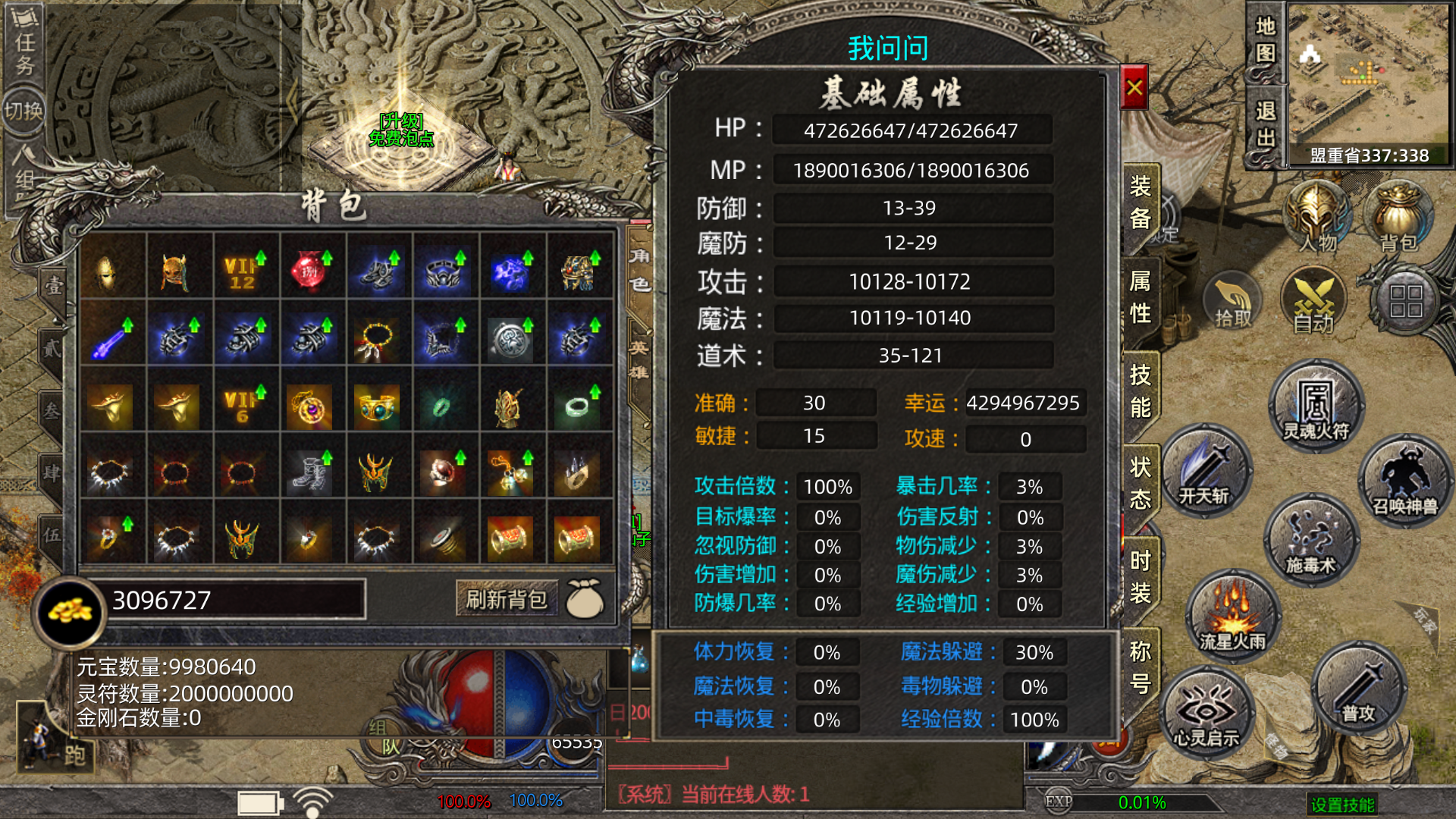The width and height of the screenshot is (1456, 819).
Task: Cast the 施毒术 poison skill
Action: click(1310, 541)
